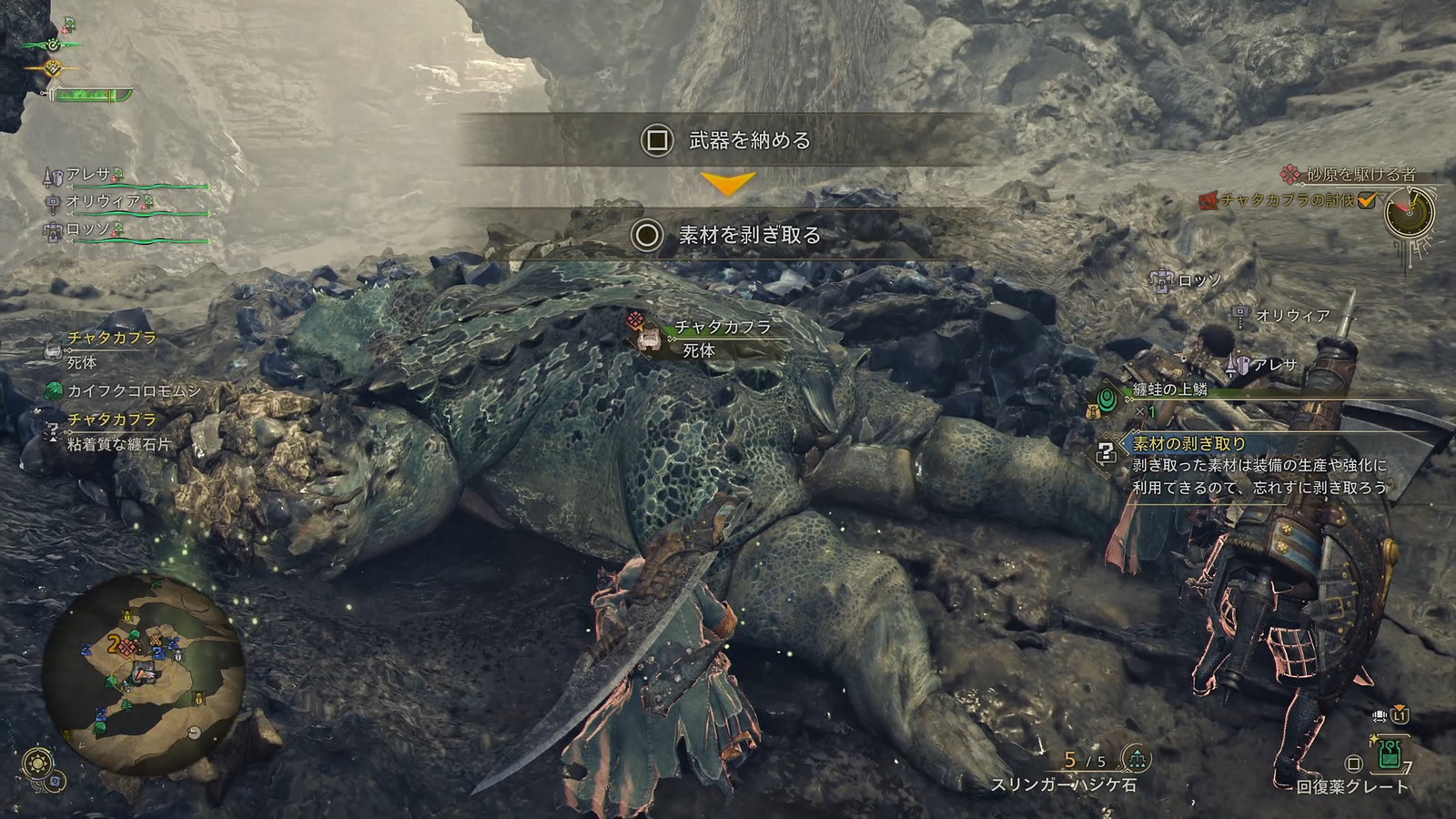The height and width of the screenshot is (819, 1456).
Task: Select ロッソ in the party health list
Action: [x=88, y=228]
